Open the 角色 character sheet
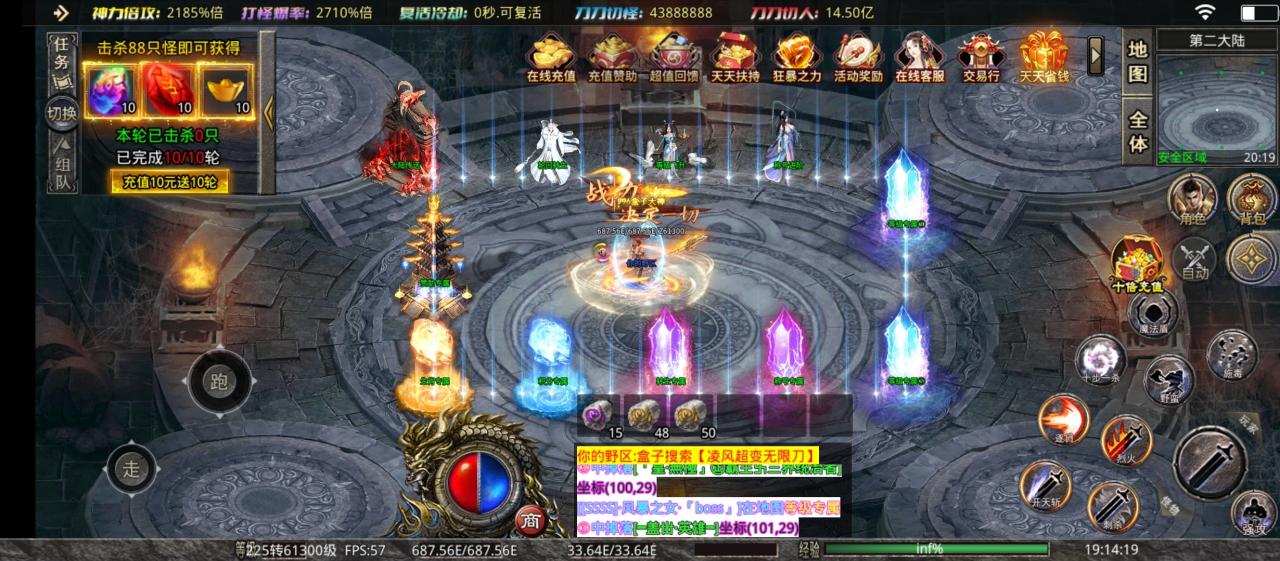Viewport: 1280px width, 561px height. pyautogui.click(x=1192, y=198)
